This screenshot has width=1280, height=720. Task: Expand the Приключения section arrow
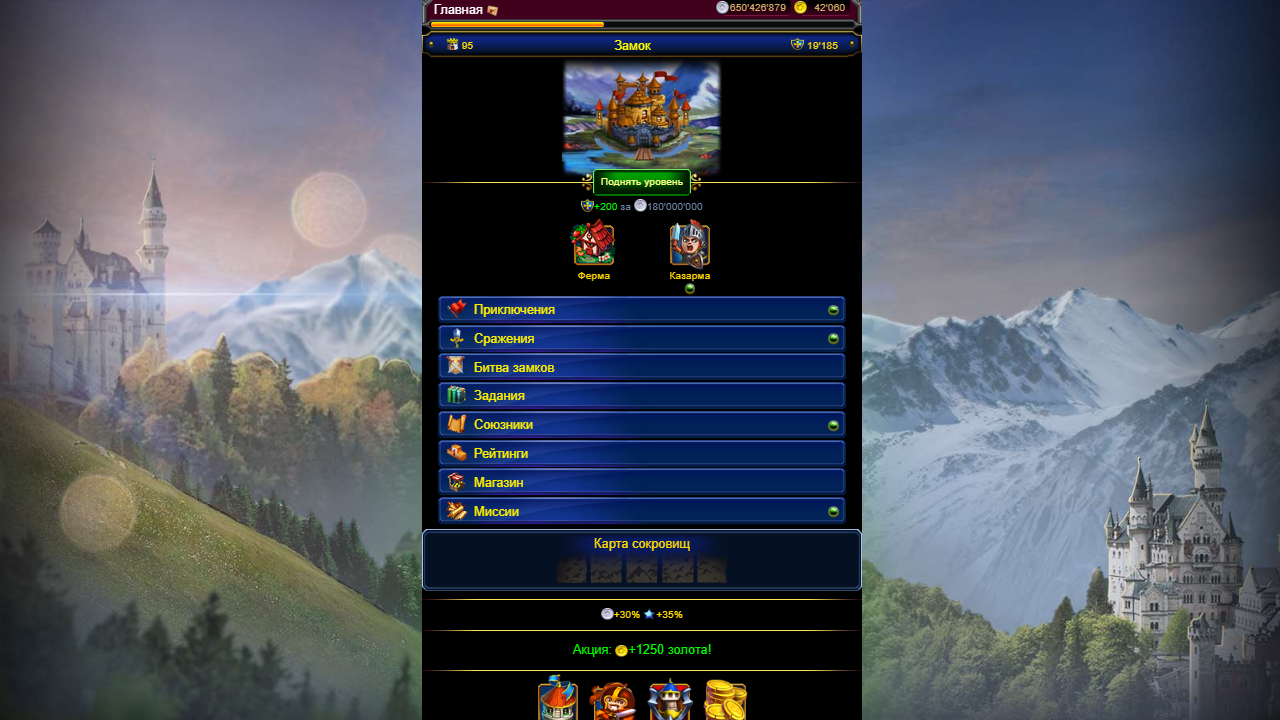(834, 309)
